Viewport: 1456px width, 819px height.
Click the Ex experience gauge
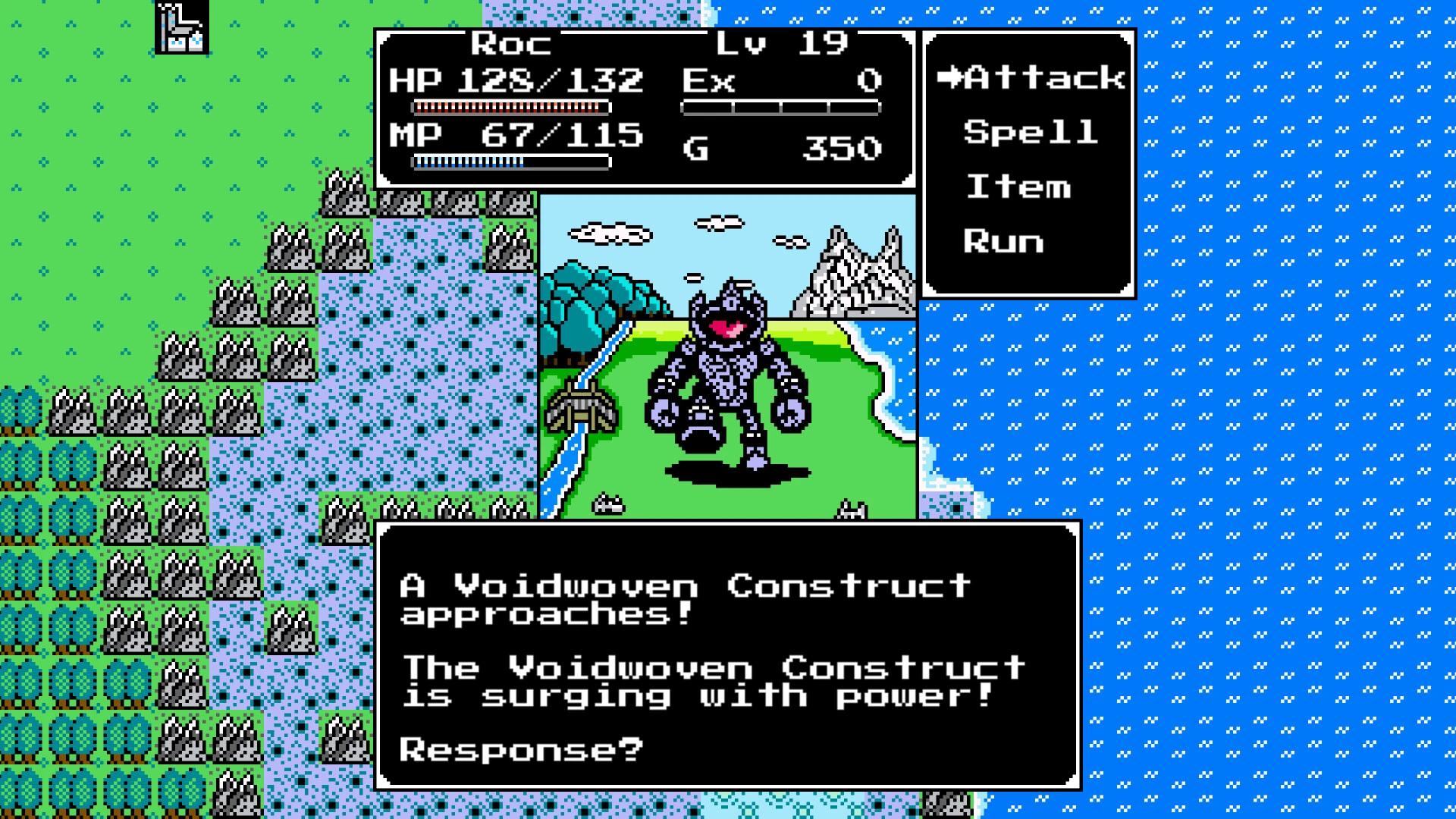pos(781,106)
